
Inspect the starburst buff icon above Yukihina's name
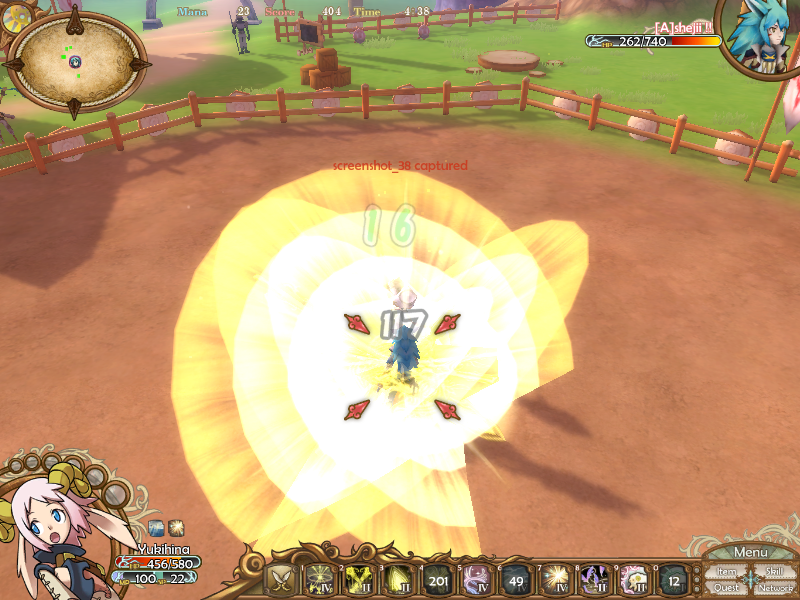(176, 526)
